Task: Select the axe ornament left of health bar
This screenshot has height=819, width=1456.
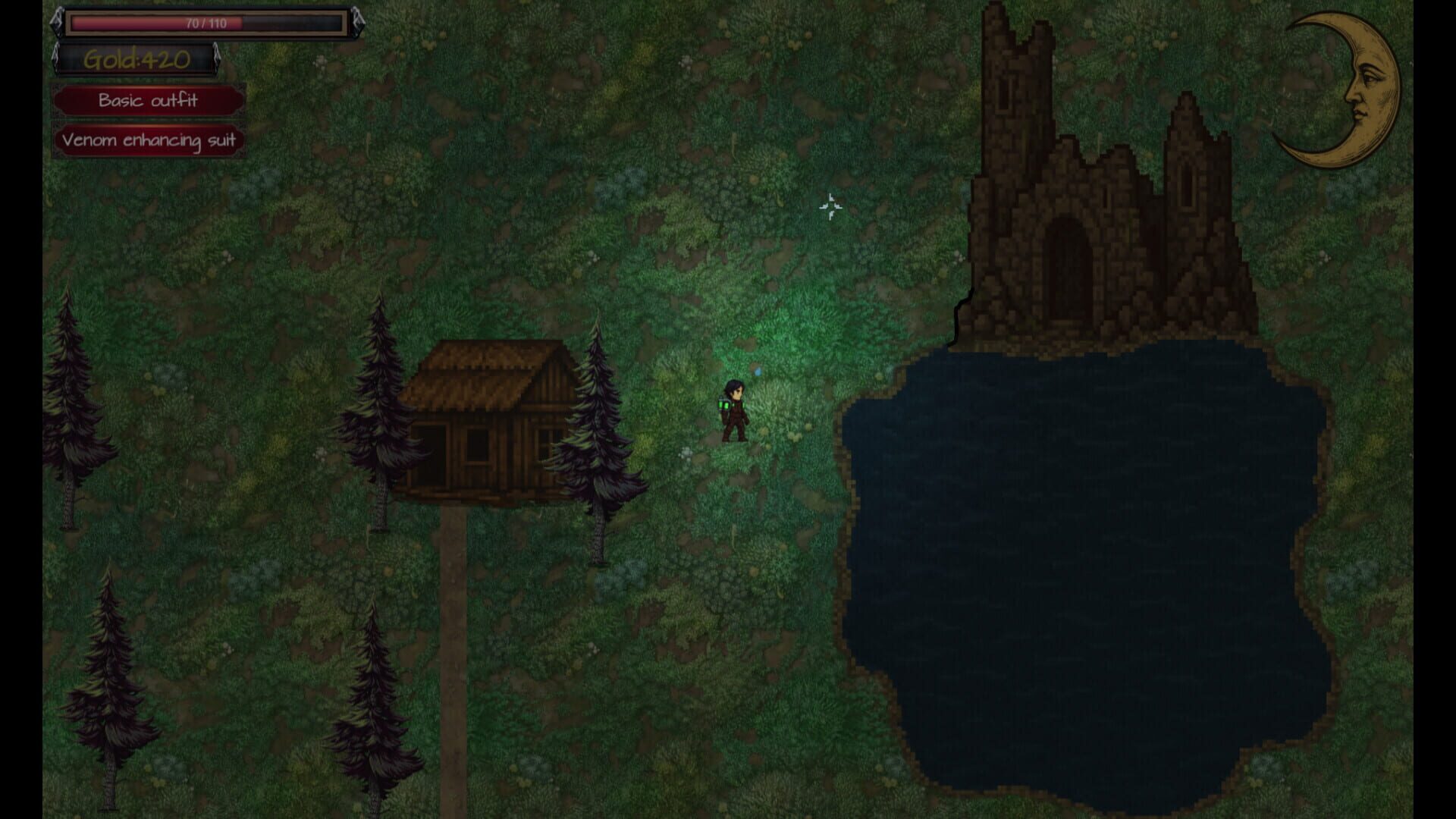Action: (x=57, y=20)
